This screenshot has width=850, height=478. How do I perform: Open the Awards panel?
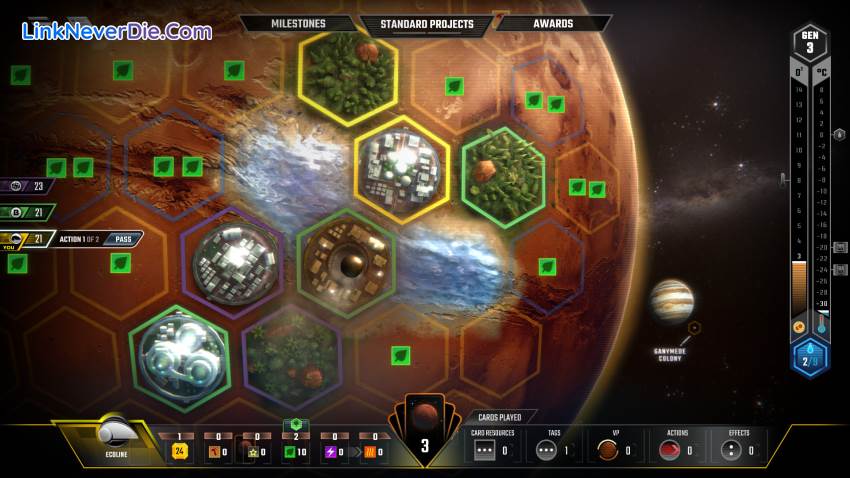pos(552,23)
